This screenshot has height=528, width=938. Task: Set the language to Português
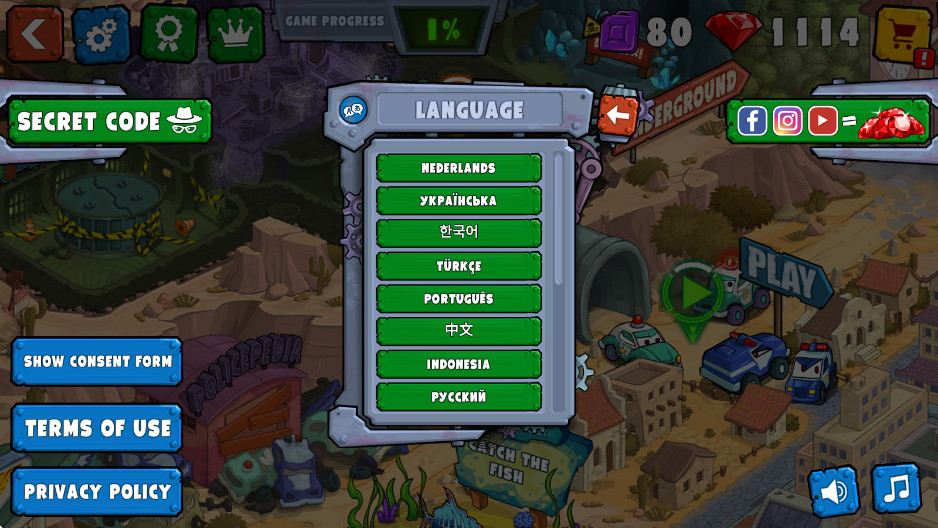458,298
